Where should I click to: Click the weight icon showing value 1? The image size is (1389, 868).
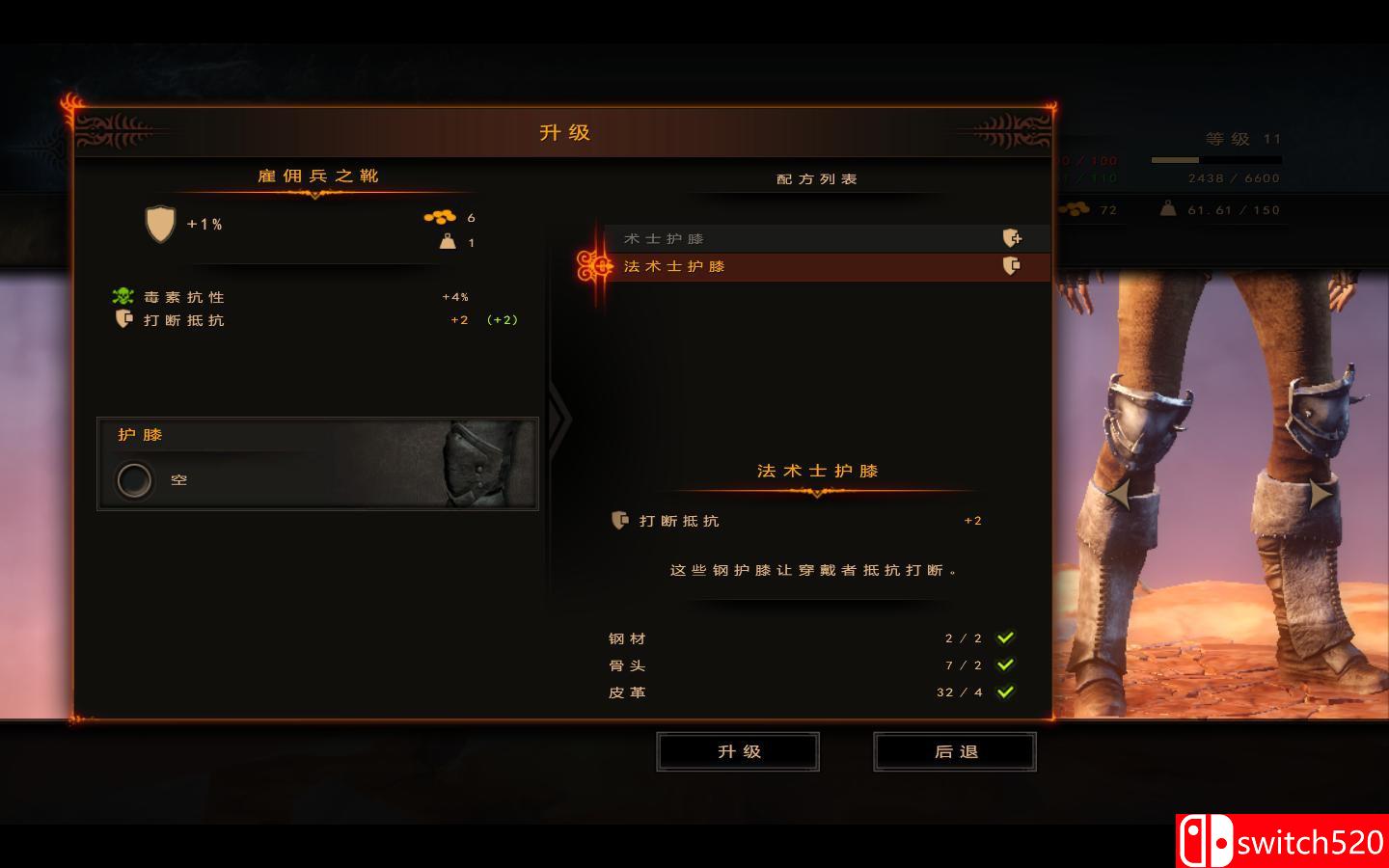[x=449, y=242]
